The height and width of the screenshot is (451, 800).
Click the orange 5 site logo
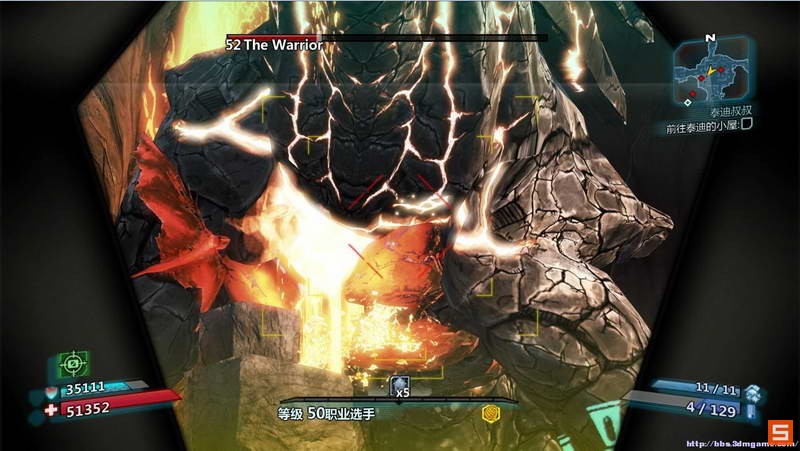780,432
